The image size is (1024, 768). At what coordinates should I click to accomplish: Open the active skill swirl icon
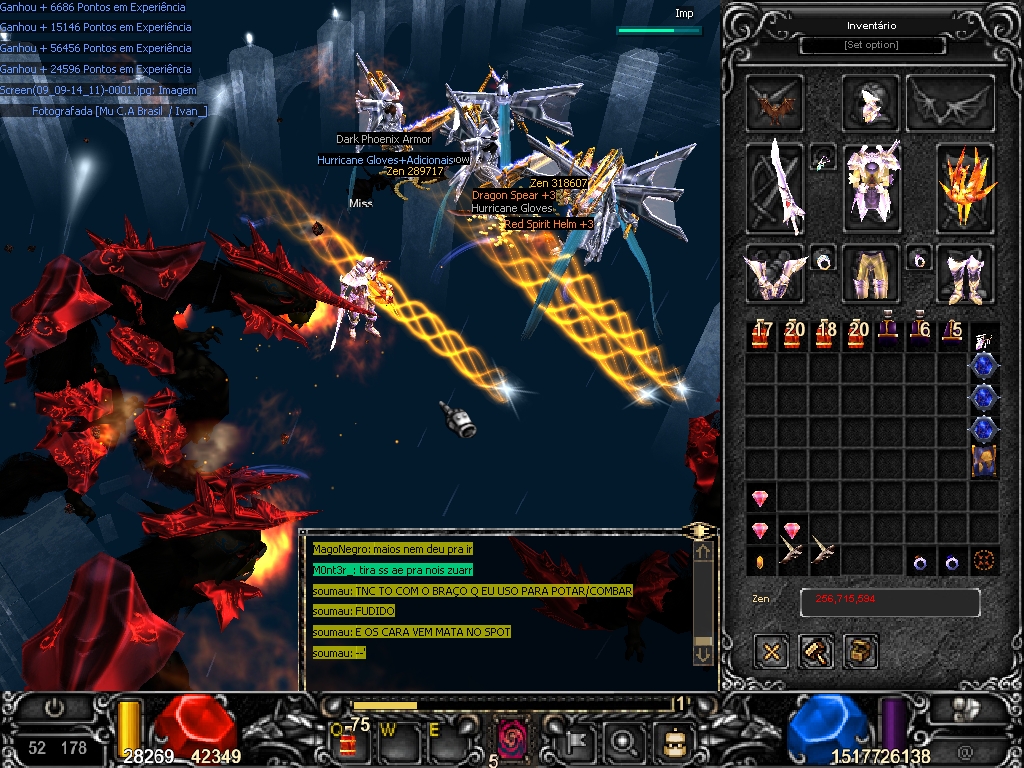point(512,740)
